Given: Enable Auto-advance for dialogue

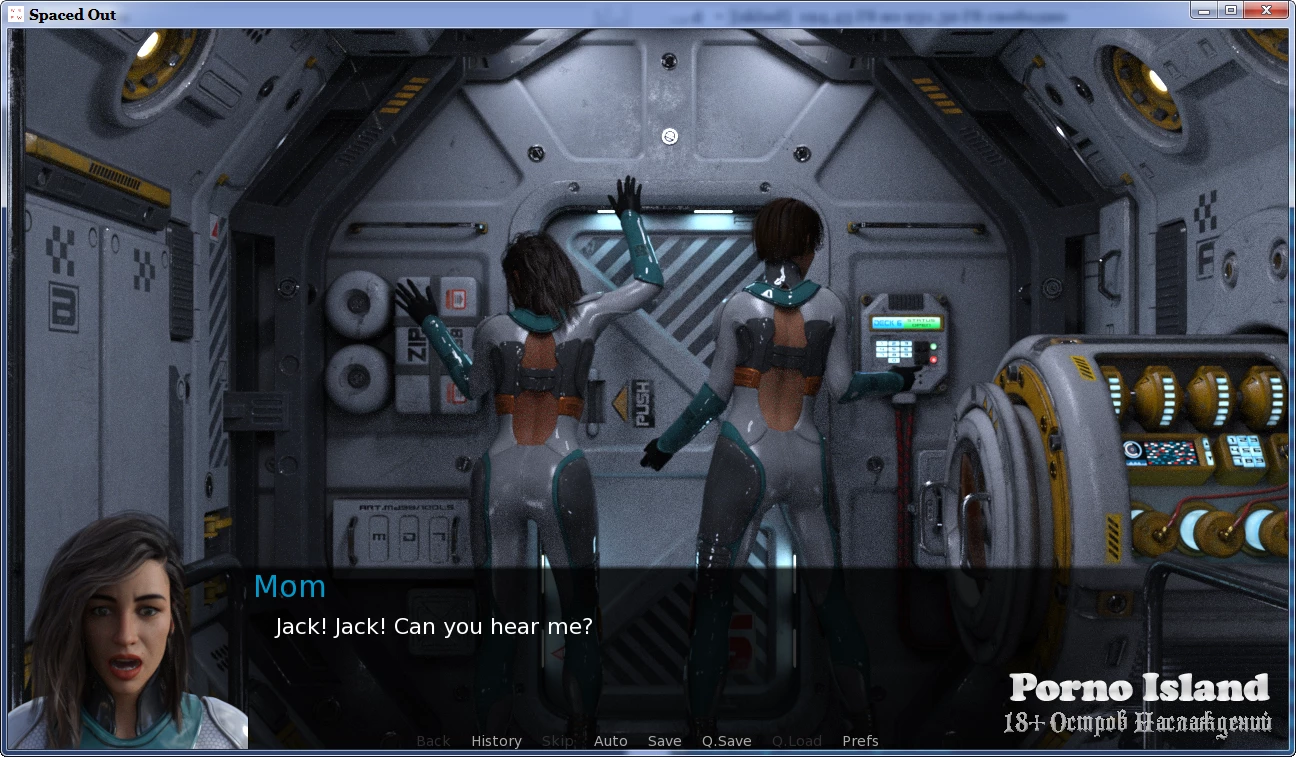Looking at the screenshot, I should [610, 741].
